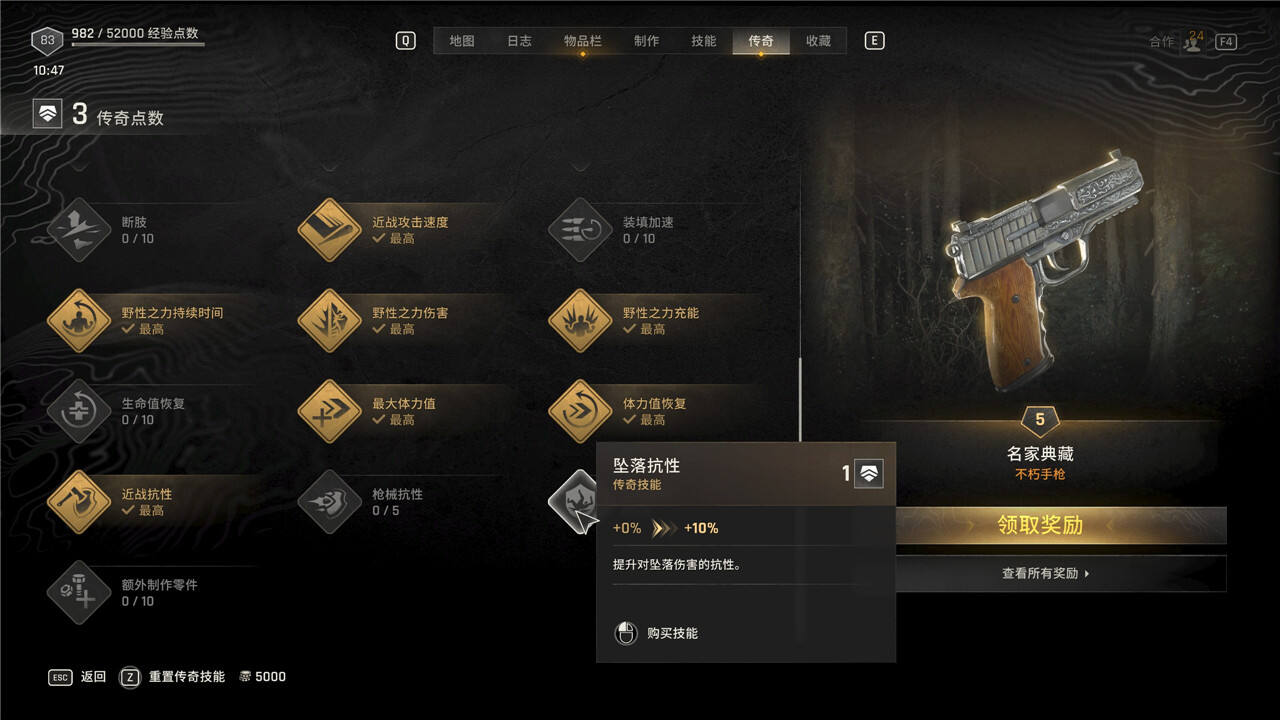1280x720 pixels.
Task: Open the 技能 tab
Action: coord(703,41)
